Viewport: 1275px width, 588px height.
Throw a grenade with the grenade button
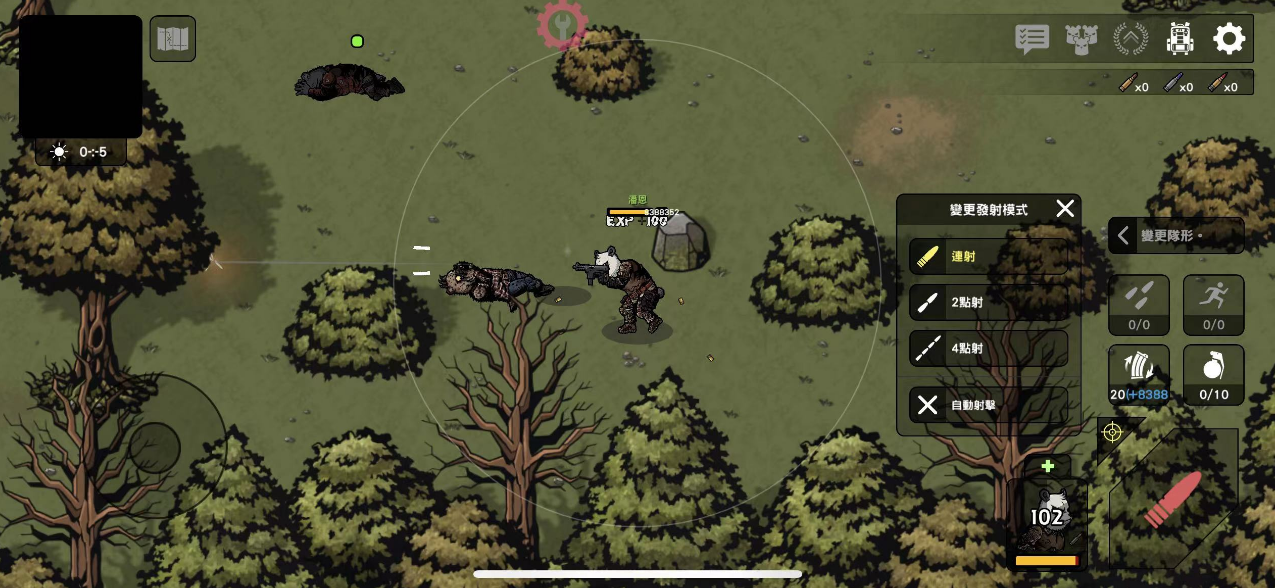pyautogui.click(x=1213, y=374)
